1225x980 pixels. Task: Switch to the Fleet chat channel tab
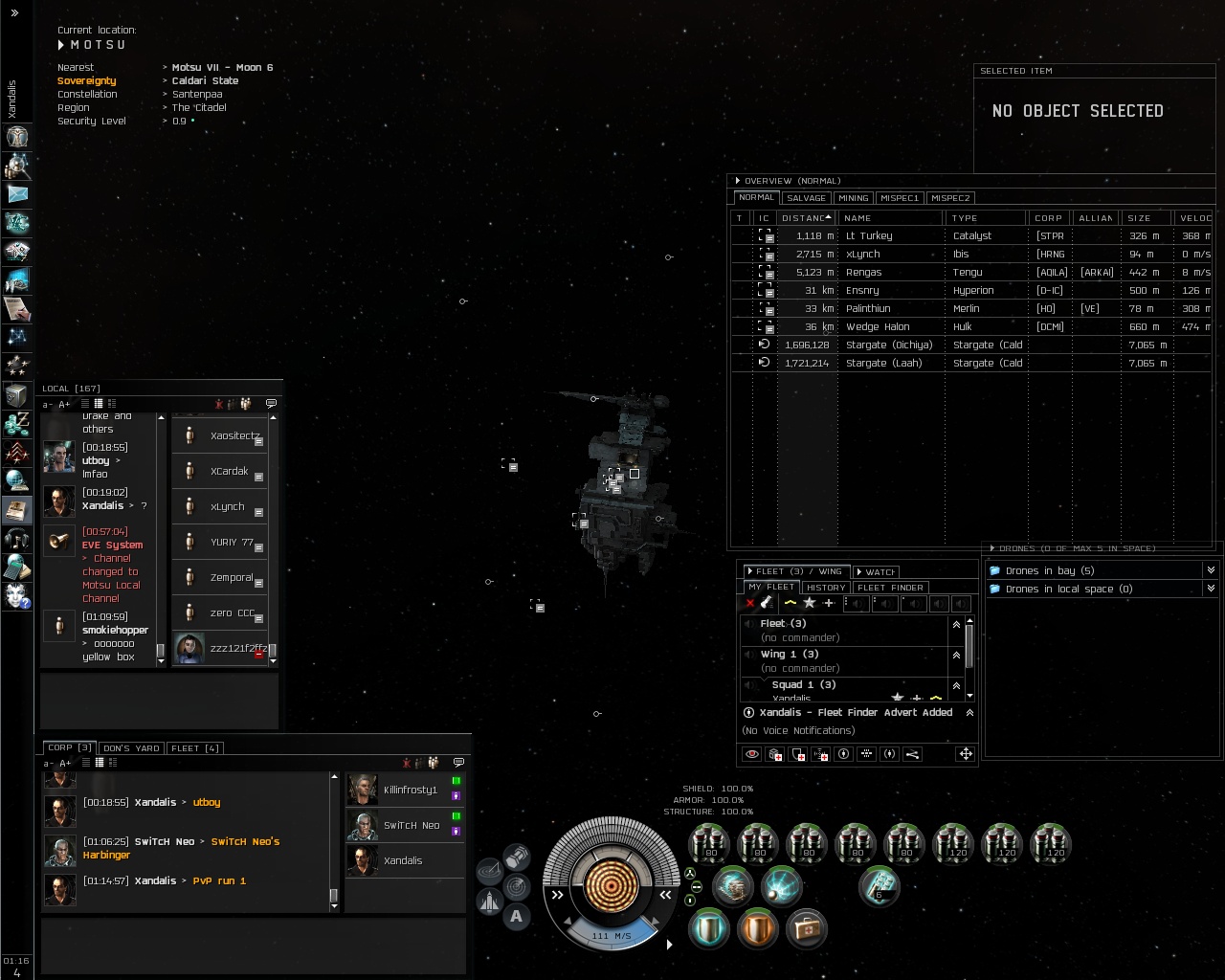coord(194,748)
